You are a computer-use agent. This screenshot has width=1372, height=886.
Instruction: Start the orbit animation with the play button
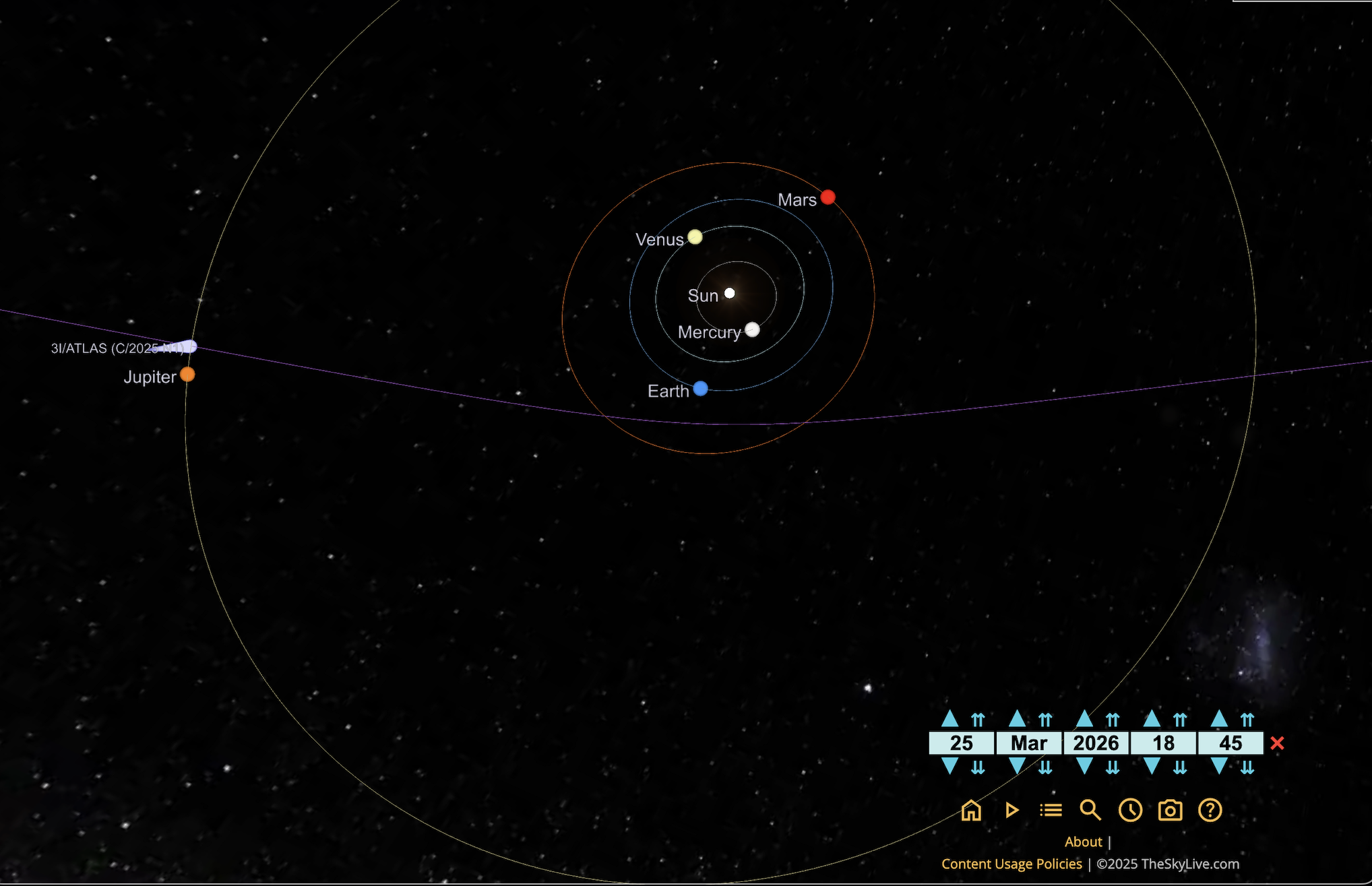[x=1011, y=810]
